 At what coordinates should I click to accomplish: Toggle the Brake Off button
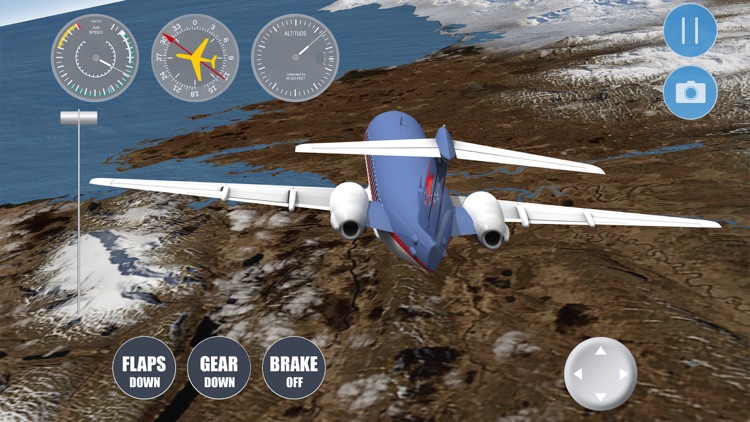(293, 368)
